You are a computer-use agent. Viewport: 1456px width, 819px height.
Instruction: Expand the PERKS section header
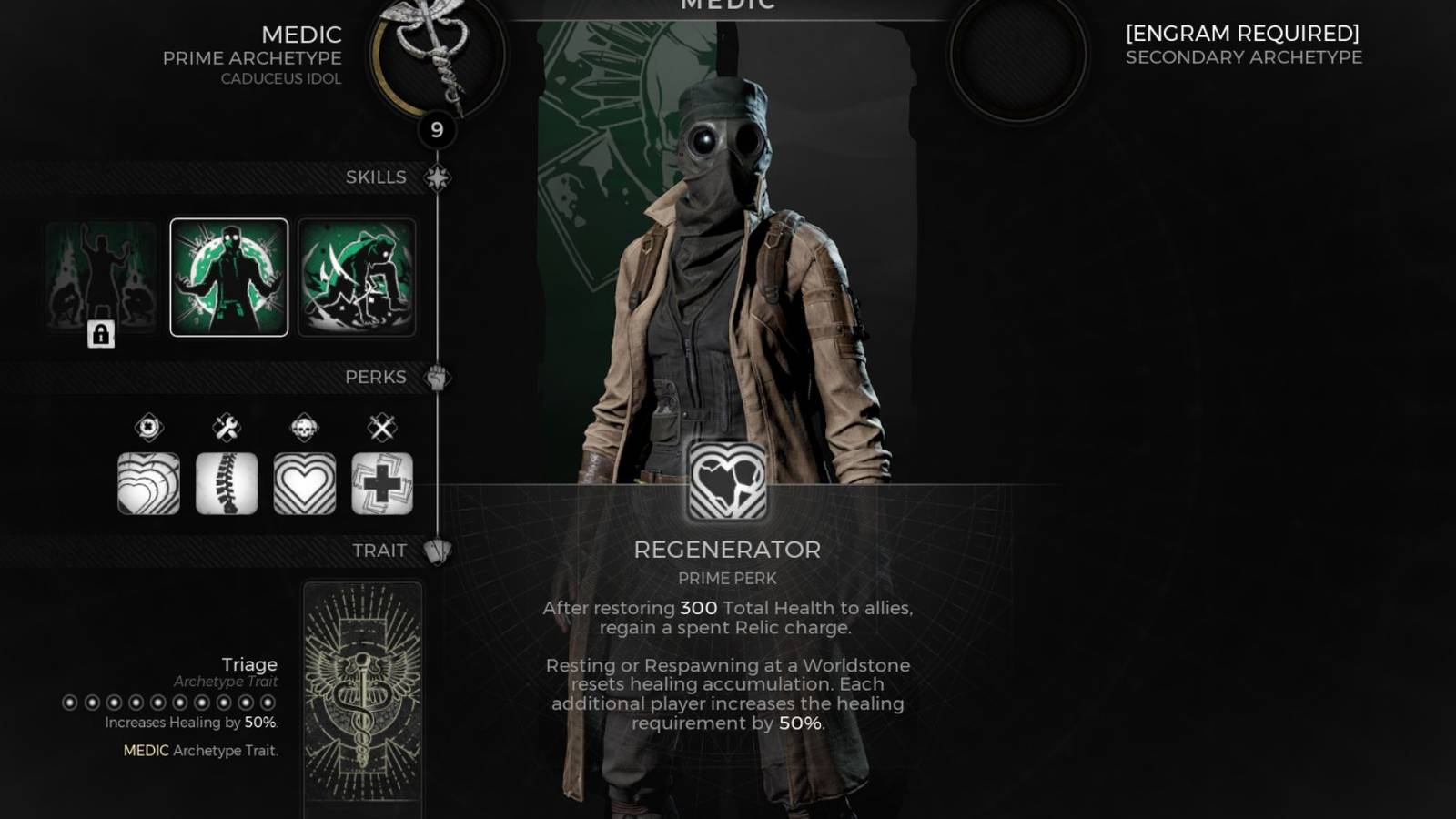[376, 377]
